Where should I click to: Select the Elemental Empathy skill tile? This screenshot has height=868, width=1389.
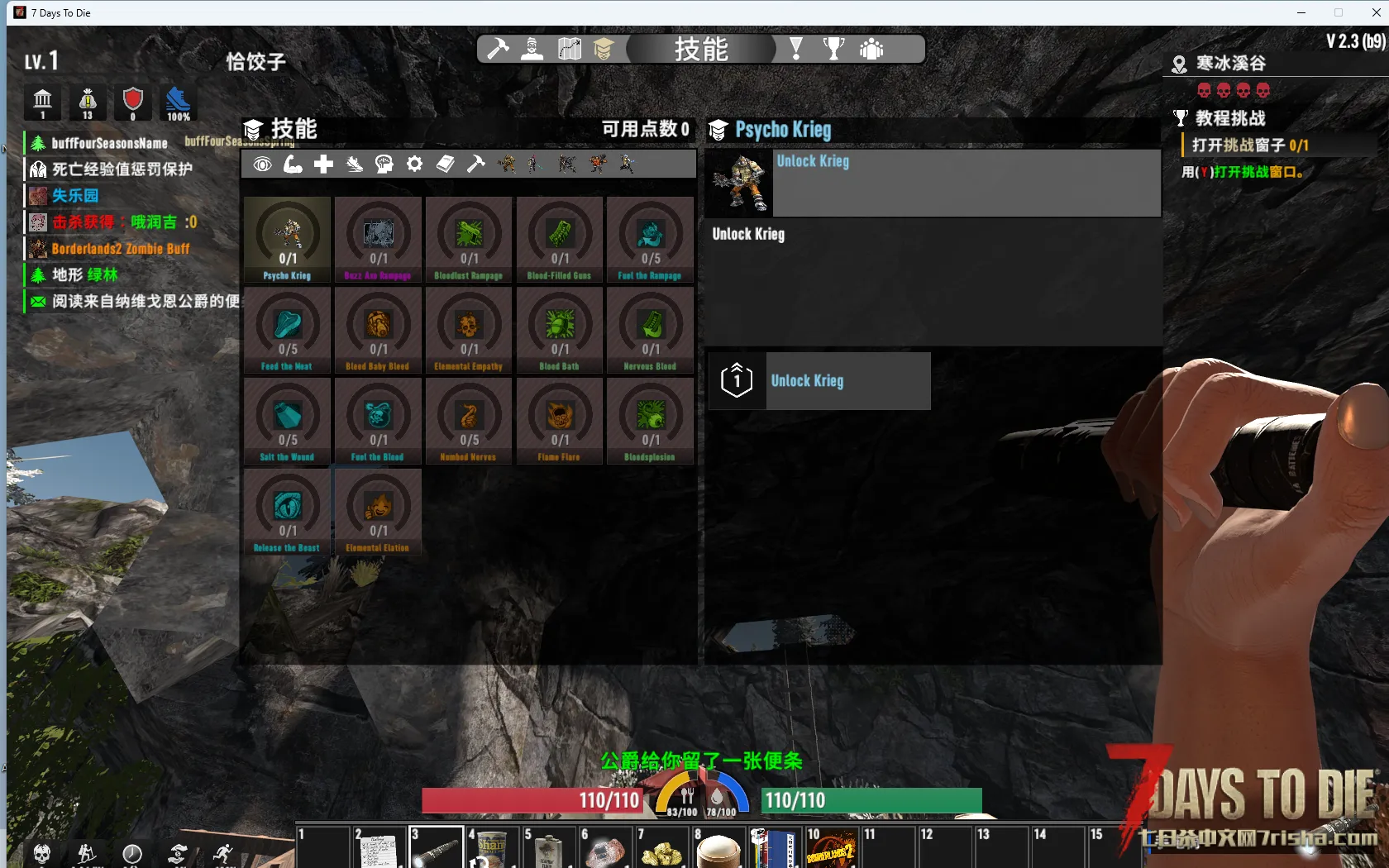tap(469, 331)
